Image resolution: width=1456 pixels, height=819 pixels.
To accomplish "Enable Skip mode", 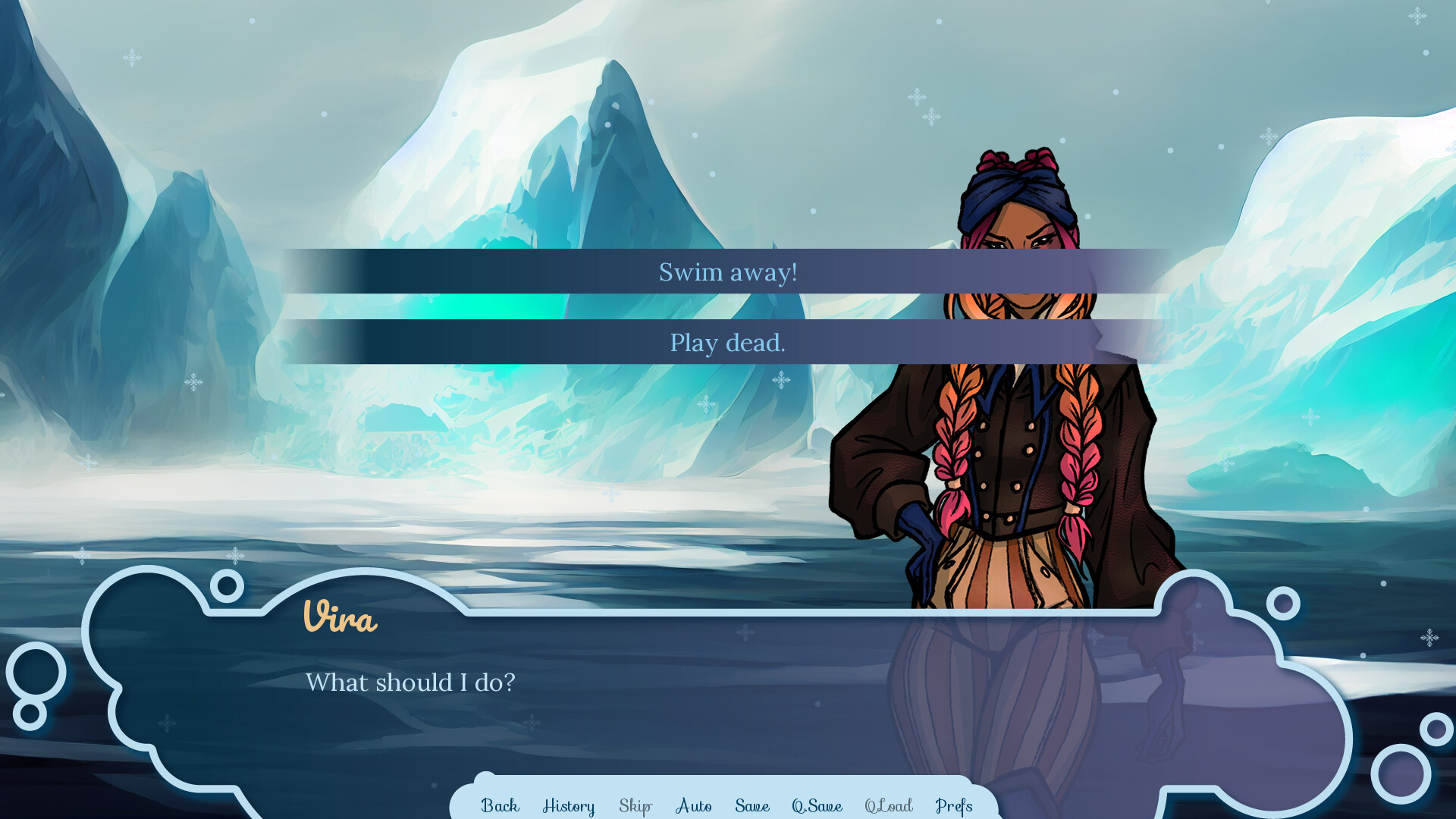I will [635, 806].
